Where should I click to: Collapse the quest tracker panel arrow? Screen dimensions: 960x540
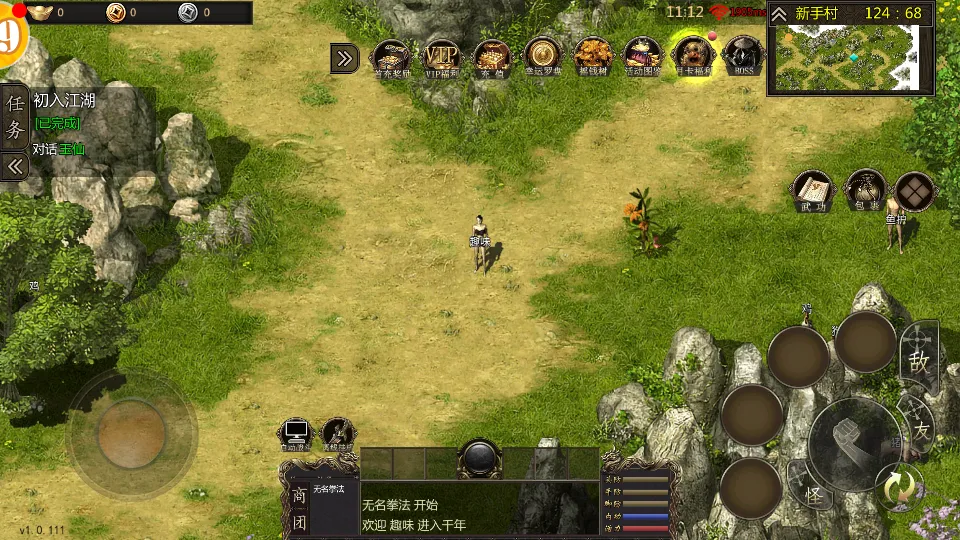(15, 166)
